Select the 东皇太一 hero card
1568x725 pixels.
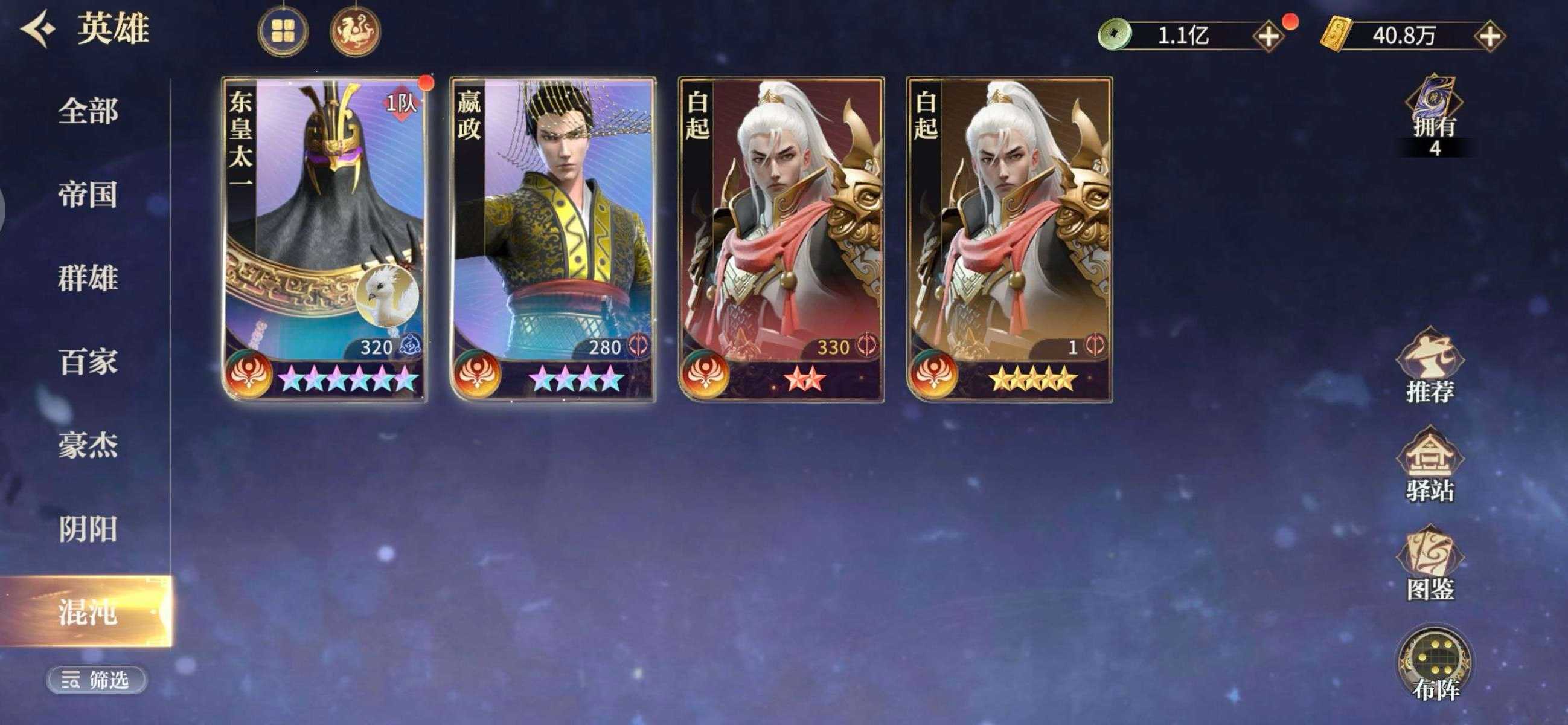[x=324, y=239]
